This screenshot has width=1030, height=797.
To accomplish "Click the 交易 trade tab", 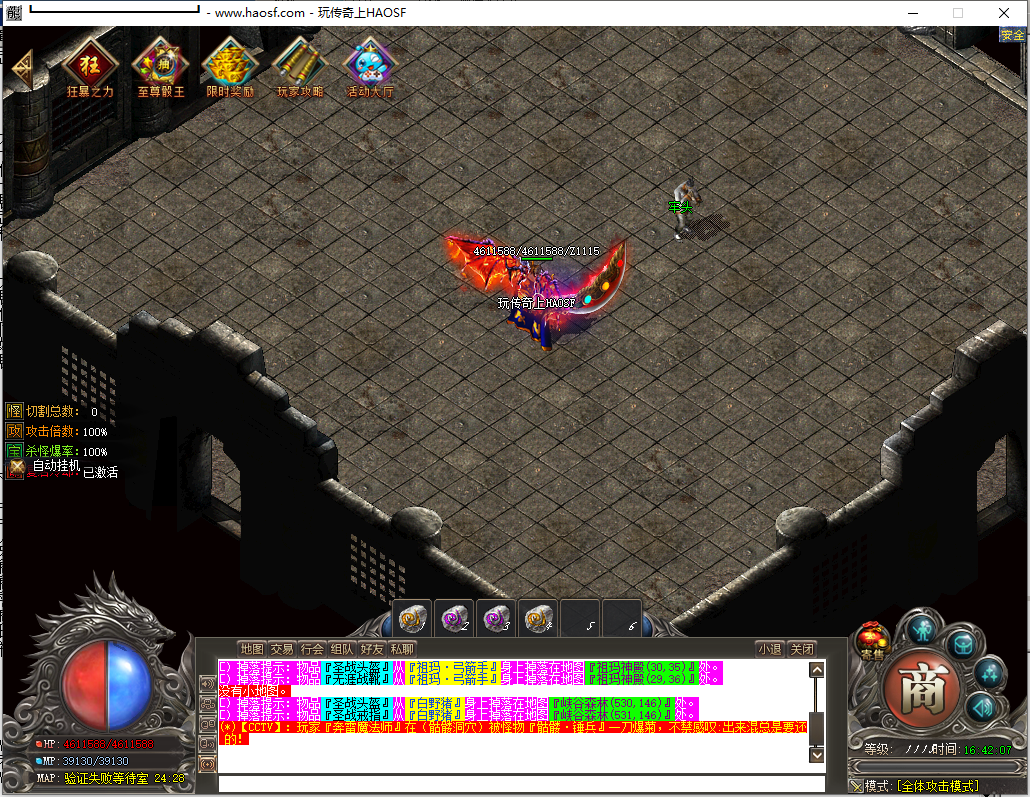I will [x=282, y=649].
